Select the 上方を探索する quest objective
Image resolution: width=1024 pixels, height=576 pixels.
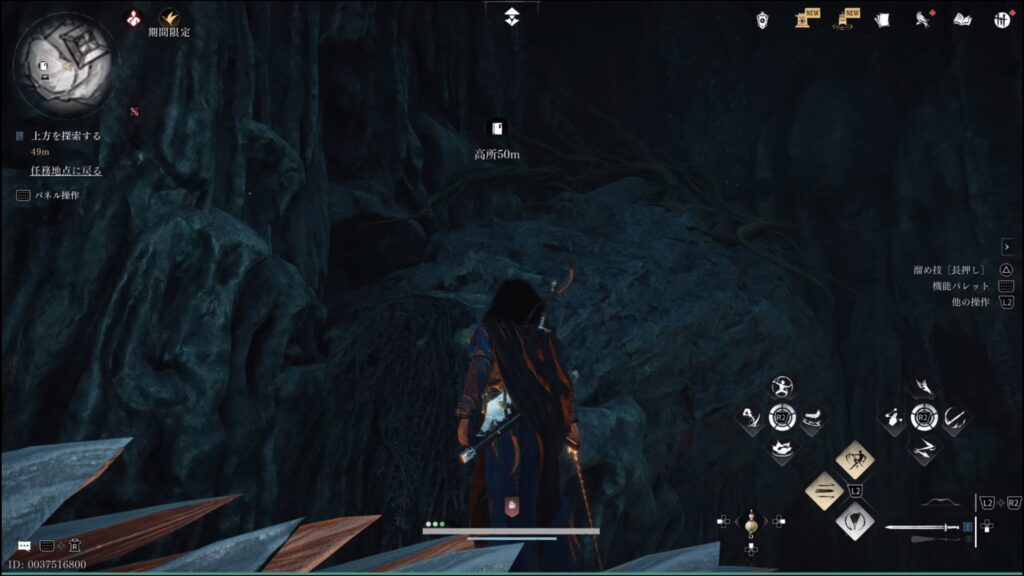coord(66,136)
